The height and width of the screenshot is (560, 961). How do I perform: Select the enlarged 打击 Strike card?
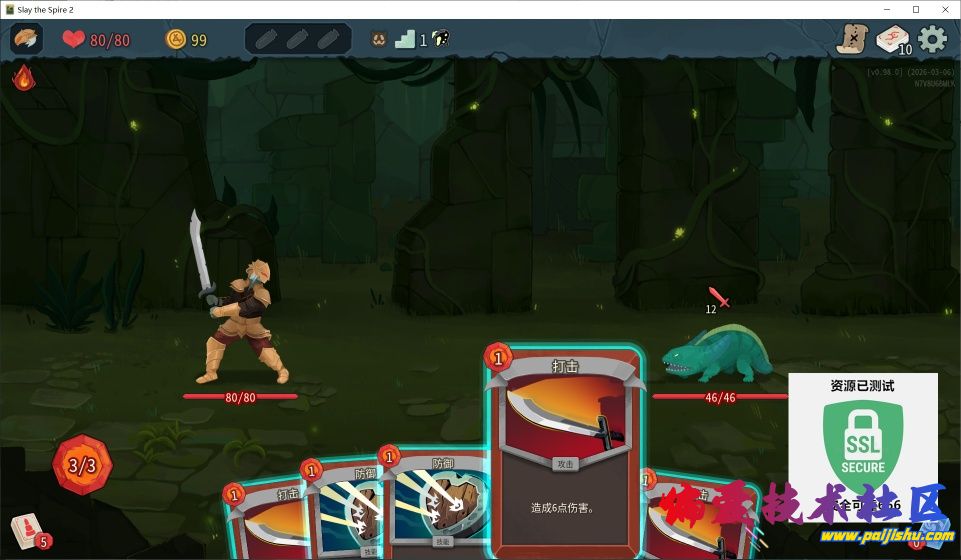564,450
